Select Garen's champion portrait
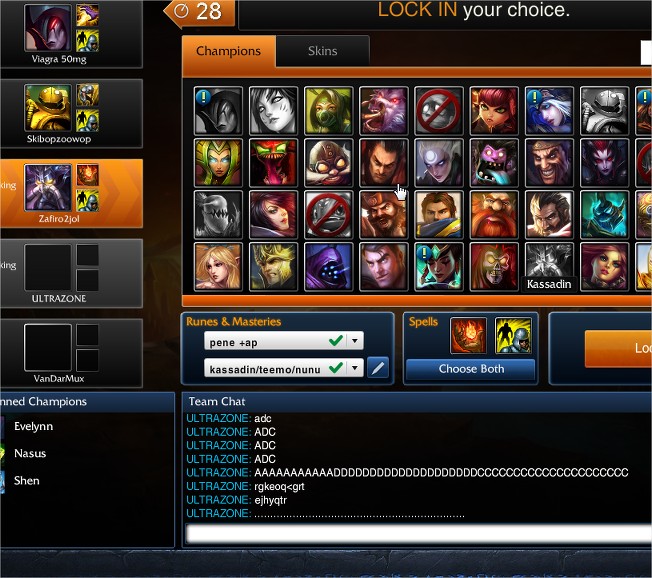The width and height of the screenshot is (652, 578). [439, 215]
